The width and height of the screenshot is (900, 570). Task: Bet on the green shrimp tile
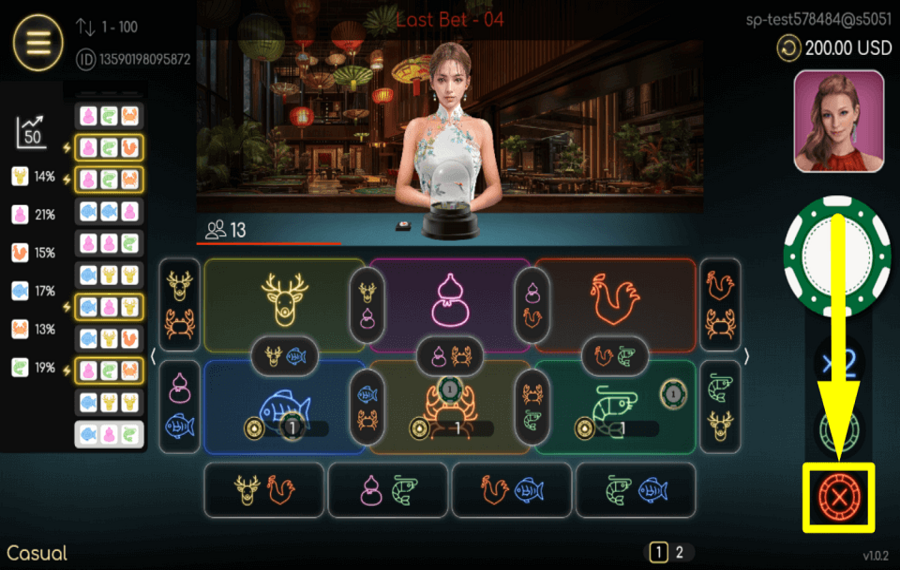point(614,405)
